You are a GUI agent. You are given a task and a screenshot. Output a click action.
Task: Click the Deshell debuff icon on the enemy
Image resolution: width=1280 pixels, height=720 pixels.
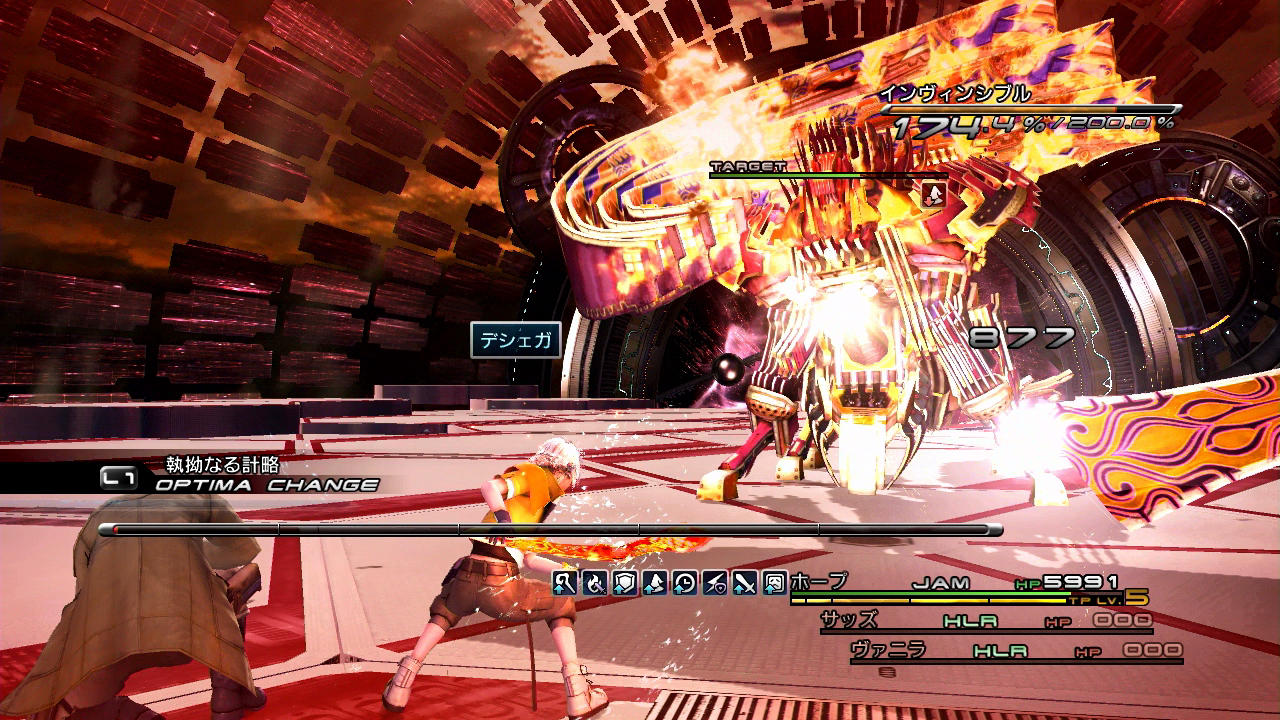click(934, 194)
